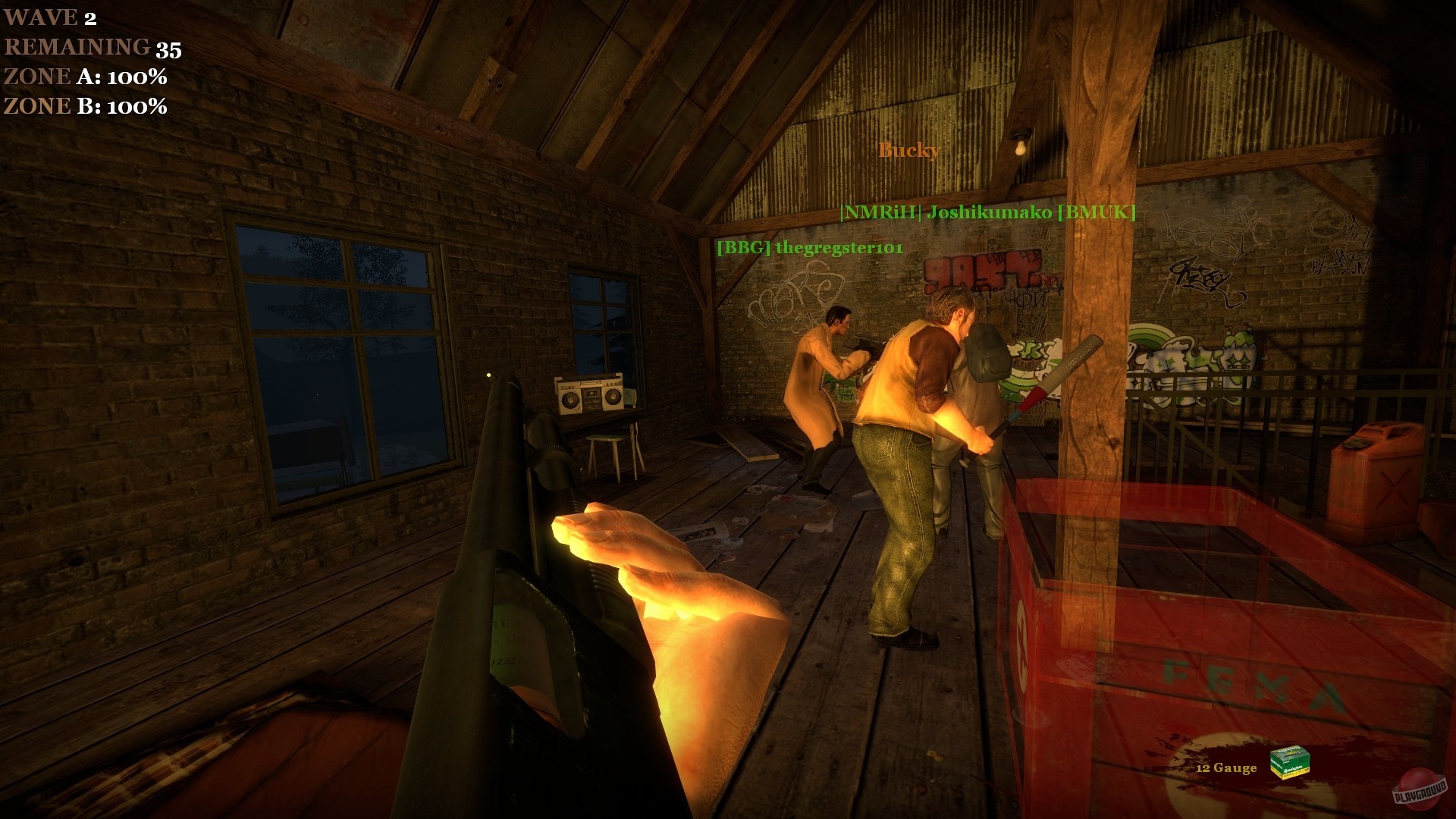
Task: Click the yellow tracer dot near the window
Action: (490, 376)
